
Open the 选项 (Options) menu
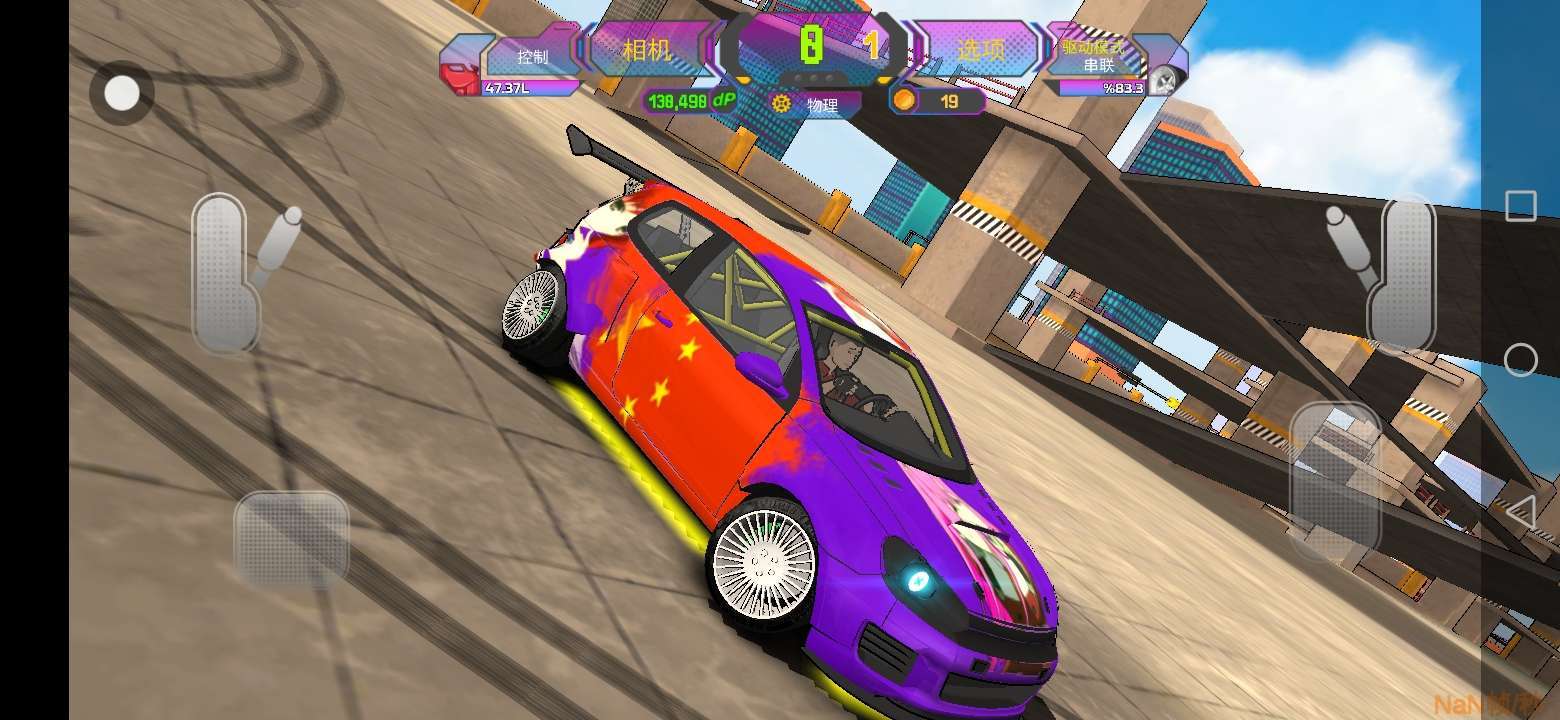tap(980, 50)
